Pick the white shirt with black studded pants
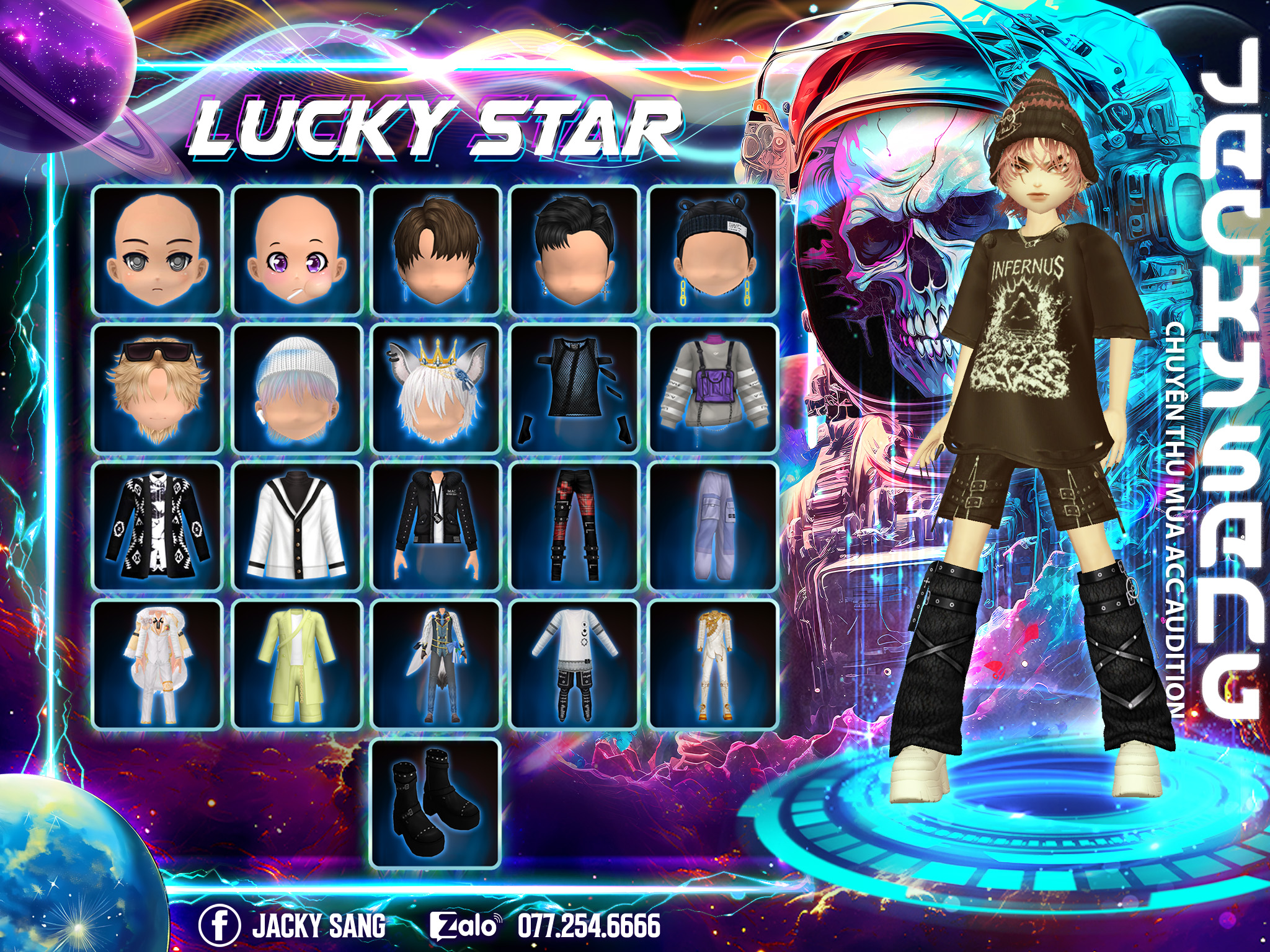This screenshot has height=952, width=1270. tap(575, 665)
